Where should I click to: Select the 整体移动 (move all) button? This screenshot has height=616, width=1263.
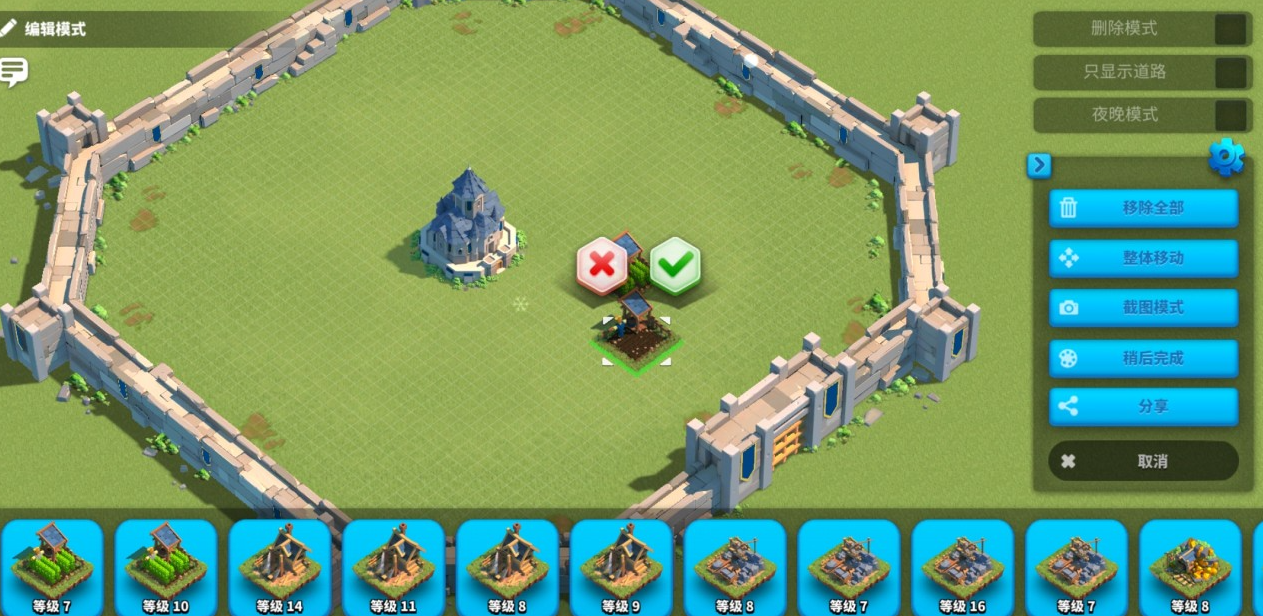pyautogui.click(x=1143, y=258)
